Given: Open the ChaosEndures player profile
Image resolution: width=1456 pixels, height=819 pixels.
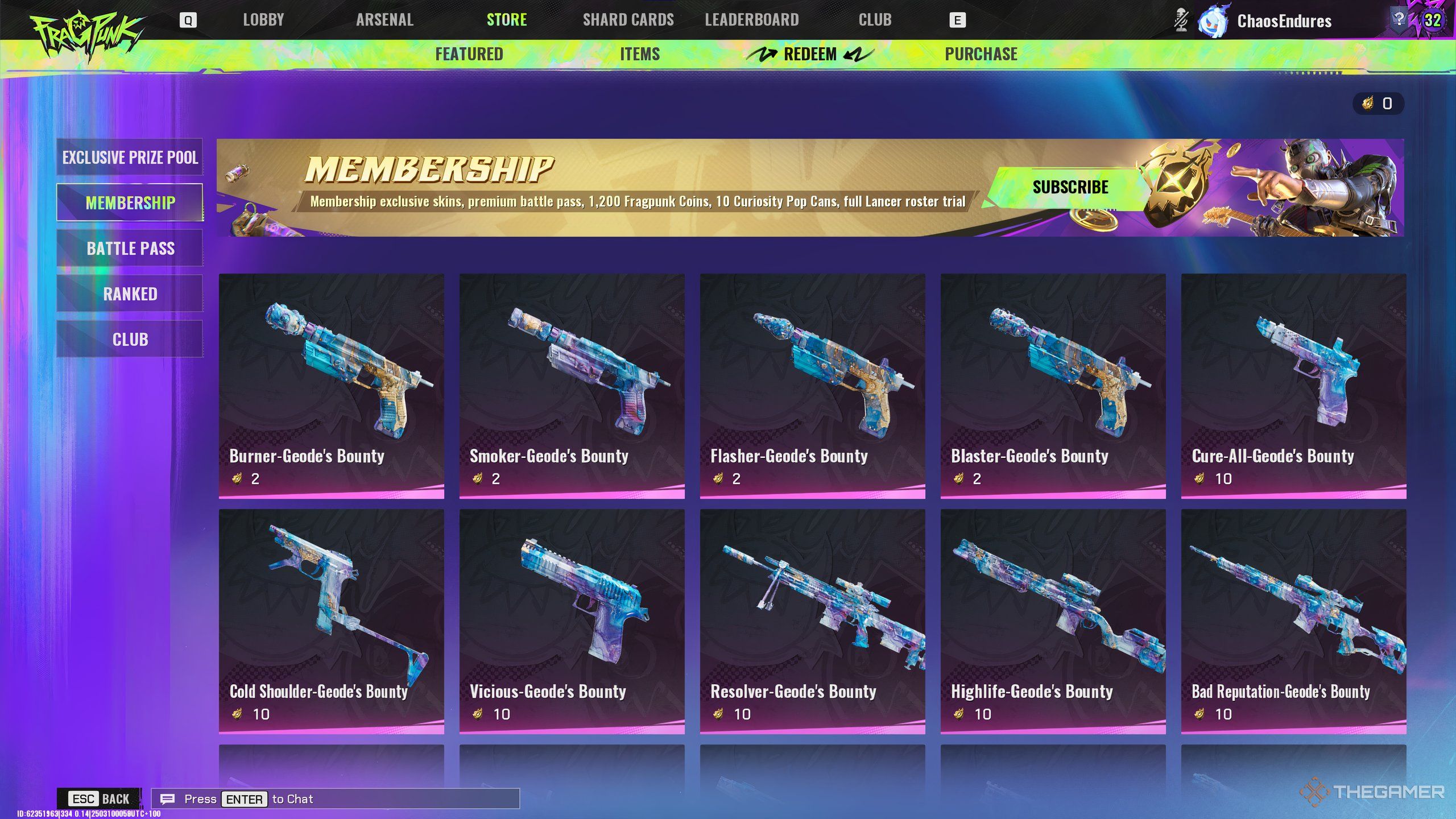Looking at the screenshot, I should pyautogui.click(x=1283, y=21).
